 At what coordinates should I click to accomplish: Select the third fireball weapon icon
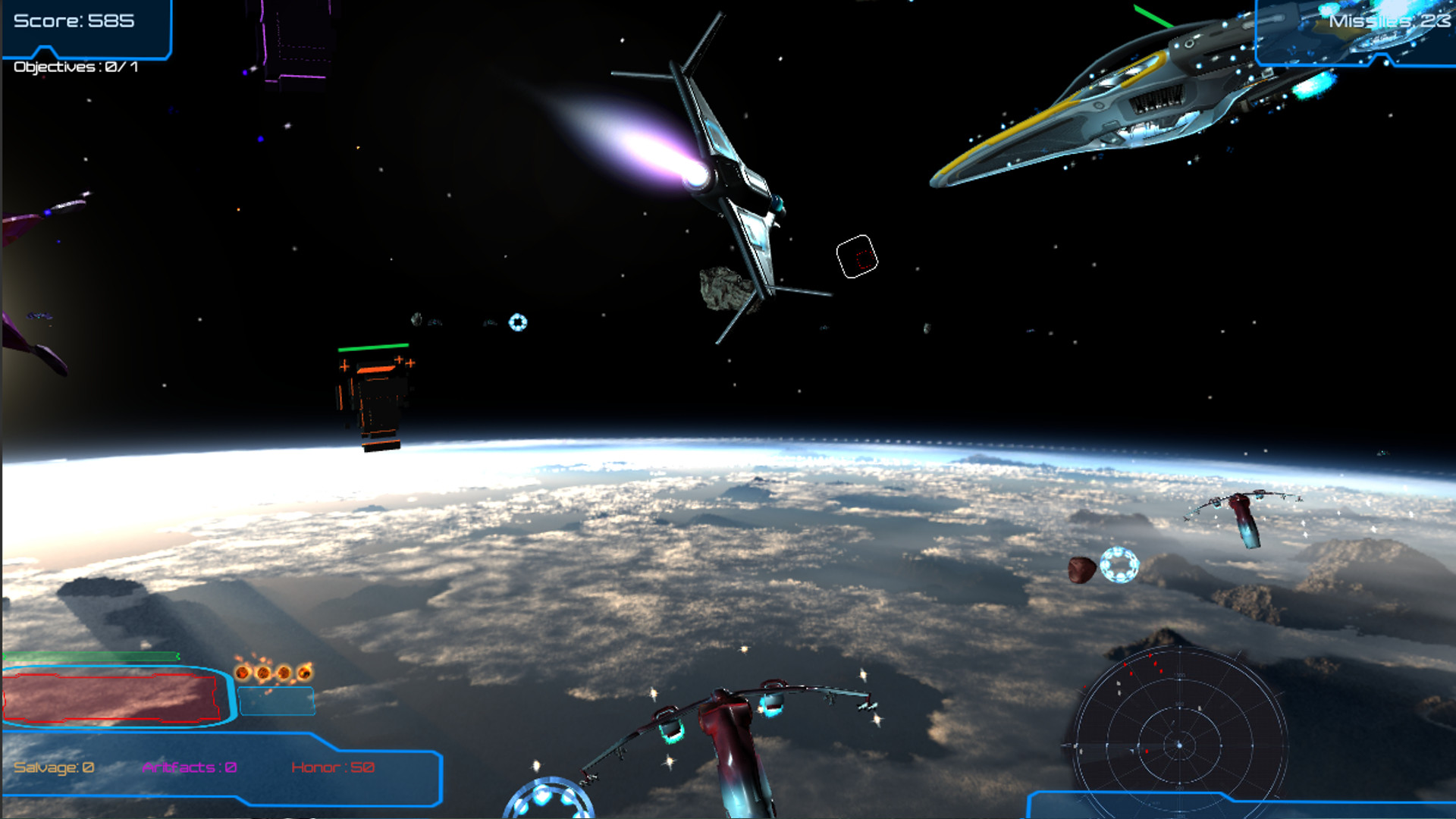284,673
